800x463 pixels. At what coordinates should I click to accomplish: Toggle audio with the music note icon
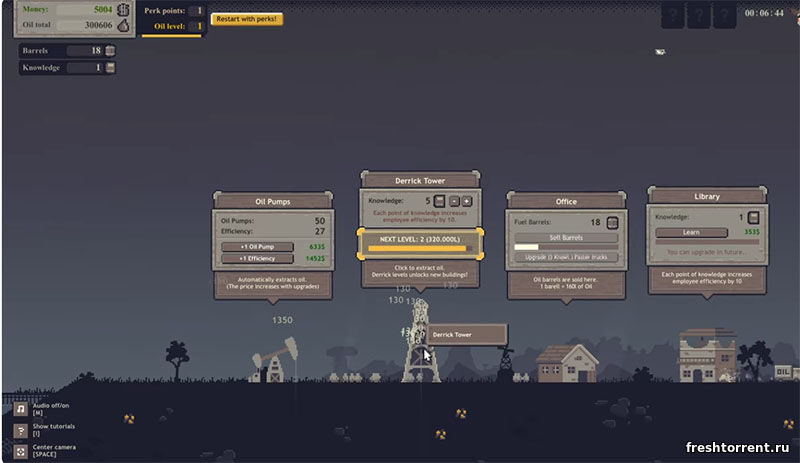pyautogui.click(x=20, y=409)
